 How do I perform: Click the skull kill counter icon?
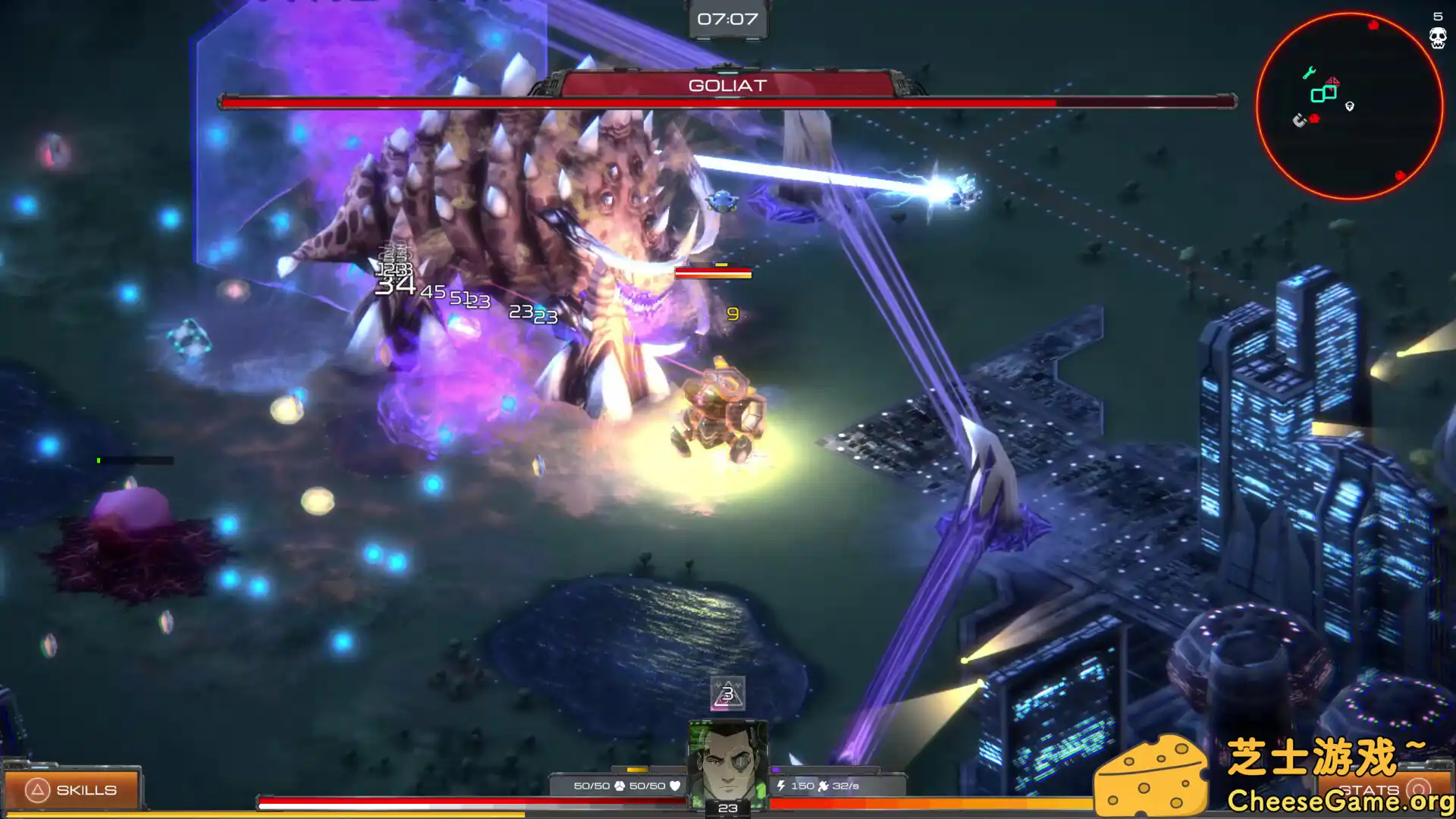pos(1438,38)
